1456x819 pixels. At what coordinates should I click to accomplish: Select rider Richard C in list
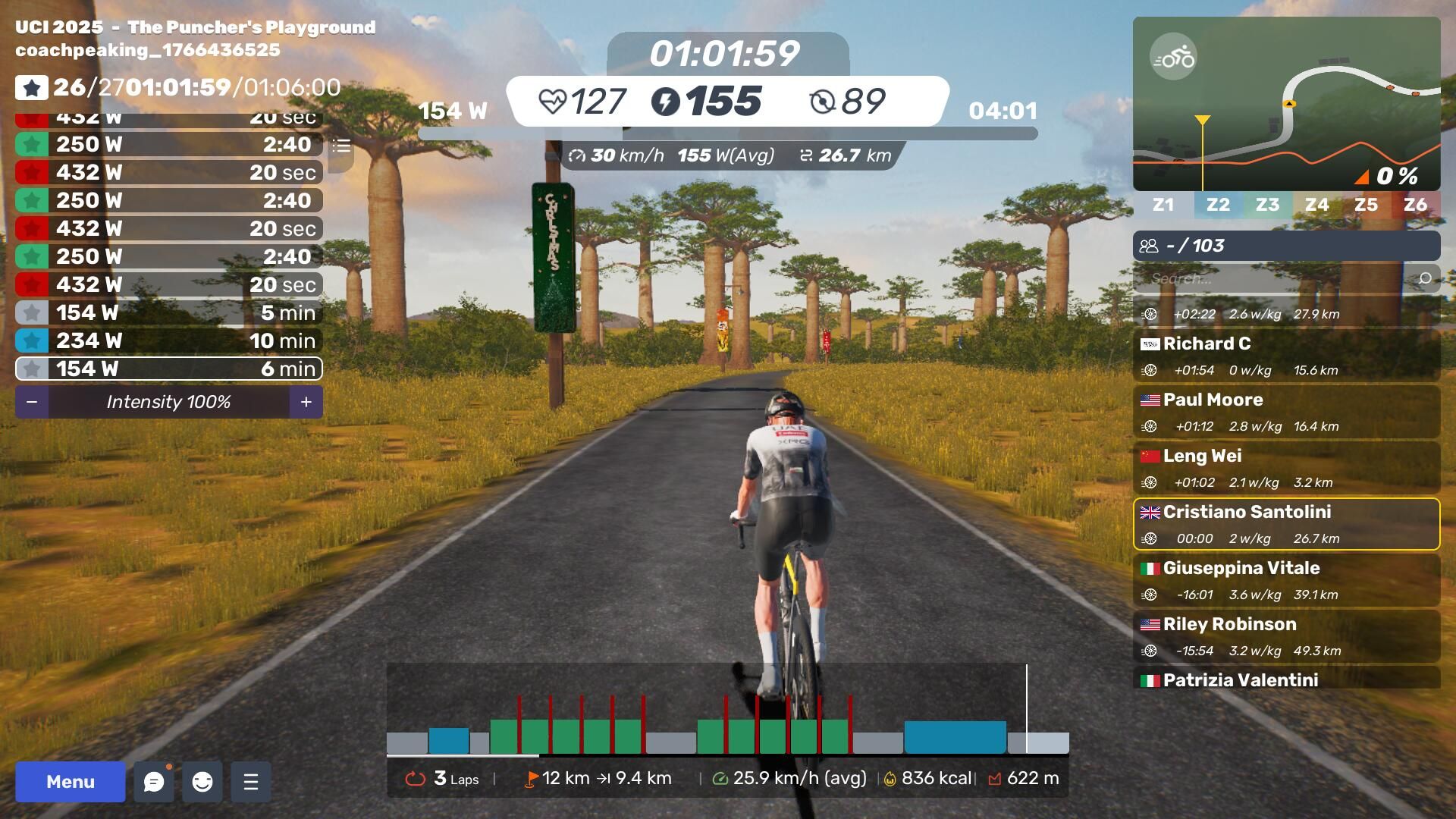click(x=1286, y=355)
